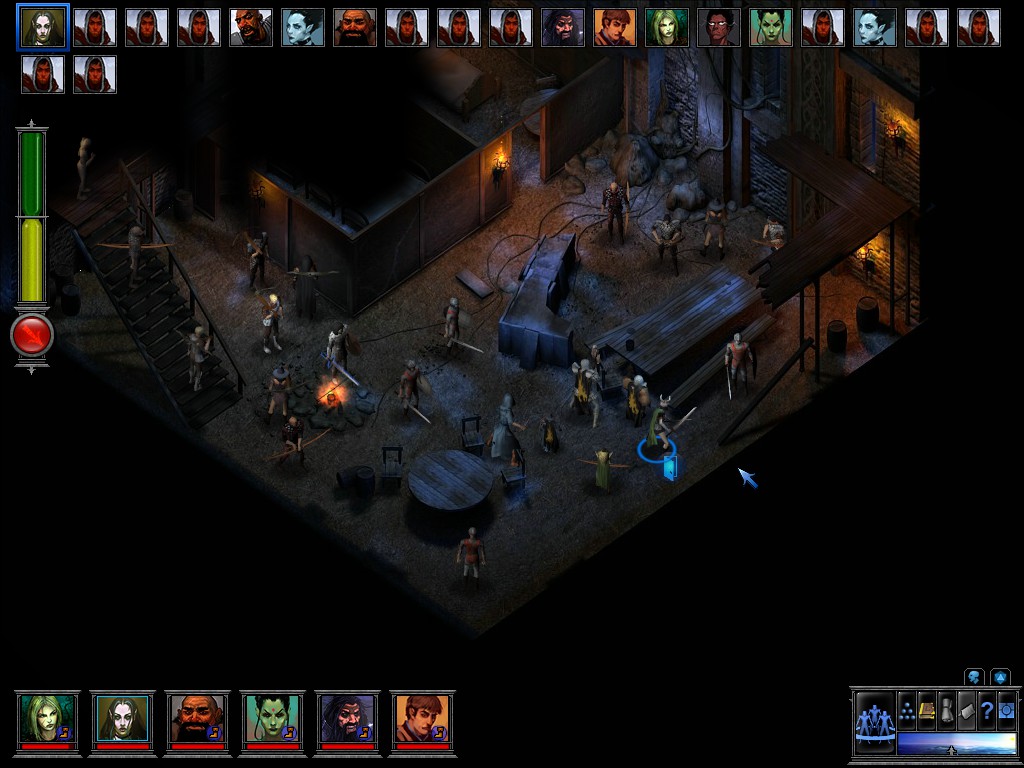
Task: Click the day-night sky time bar
Action: 956,743
